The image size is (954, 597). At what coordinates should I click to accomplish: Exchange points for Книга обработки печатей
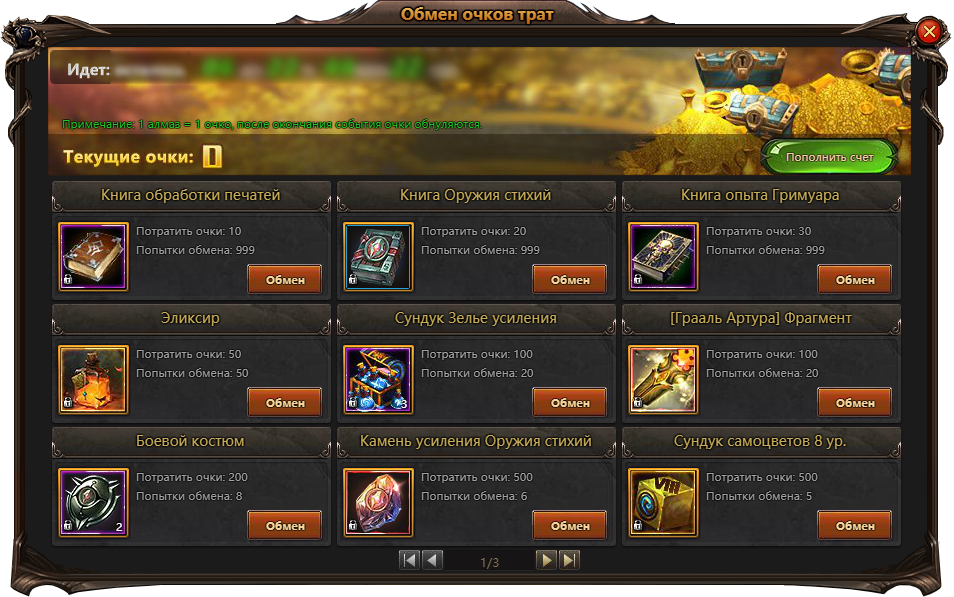pos(284,280)
